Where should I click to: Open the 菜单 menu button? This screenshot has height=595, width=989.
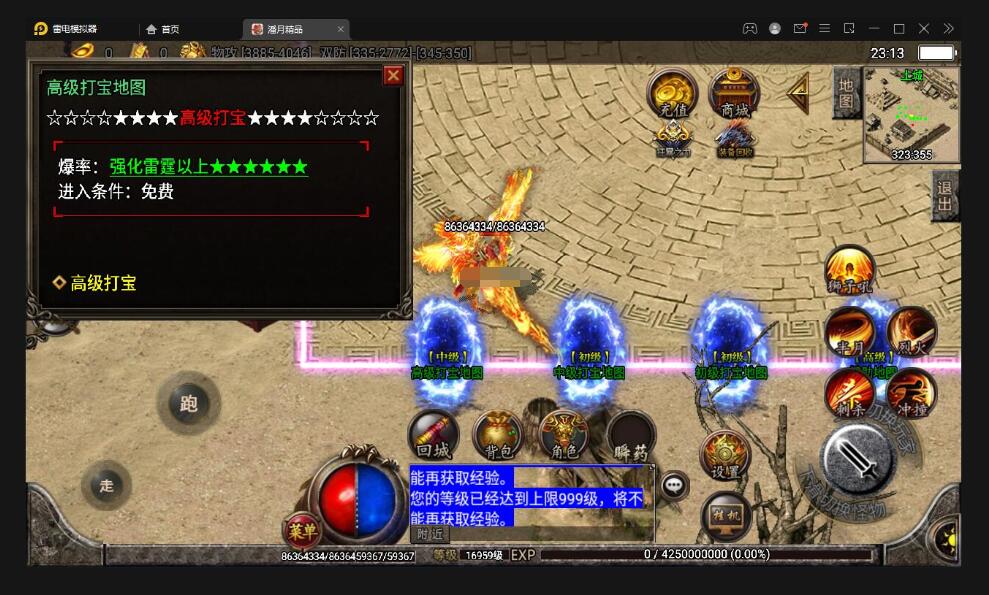pyautogui.click(x=301, y=527)
